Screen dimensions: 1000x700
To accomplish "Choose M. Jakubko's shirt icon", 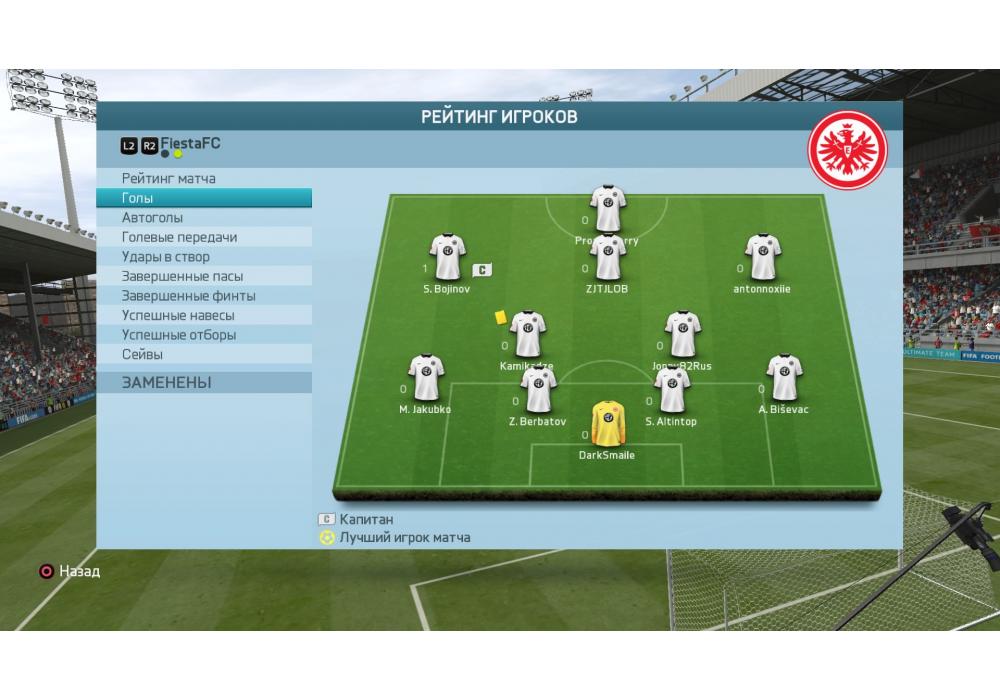I will tap(426, 377).
